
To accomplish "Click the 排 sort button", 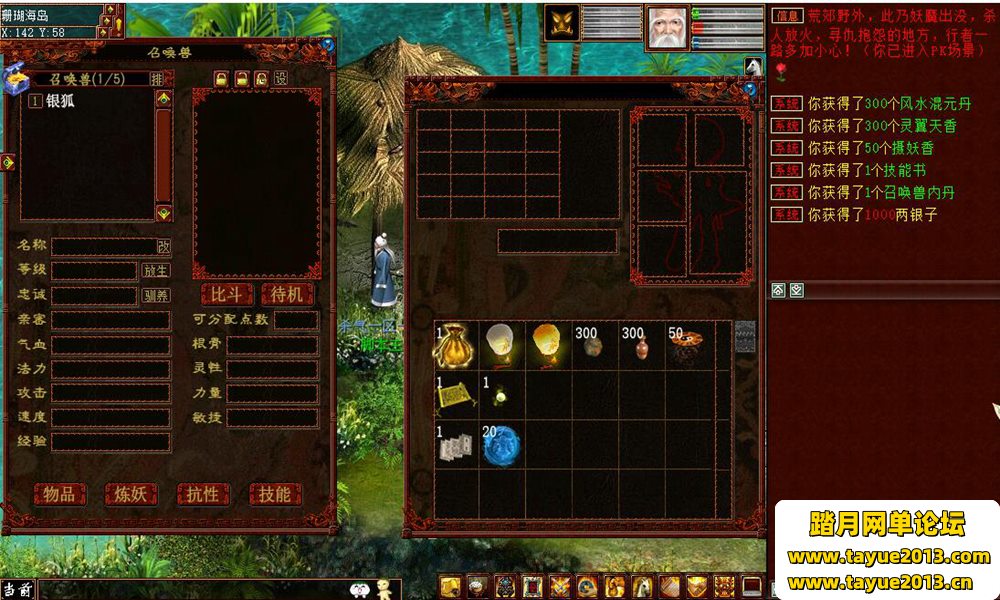I will click(157, 78).
